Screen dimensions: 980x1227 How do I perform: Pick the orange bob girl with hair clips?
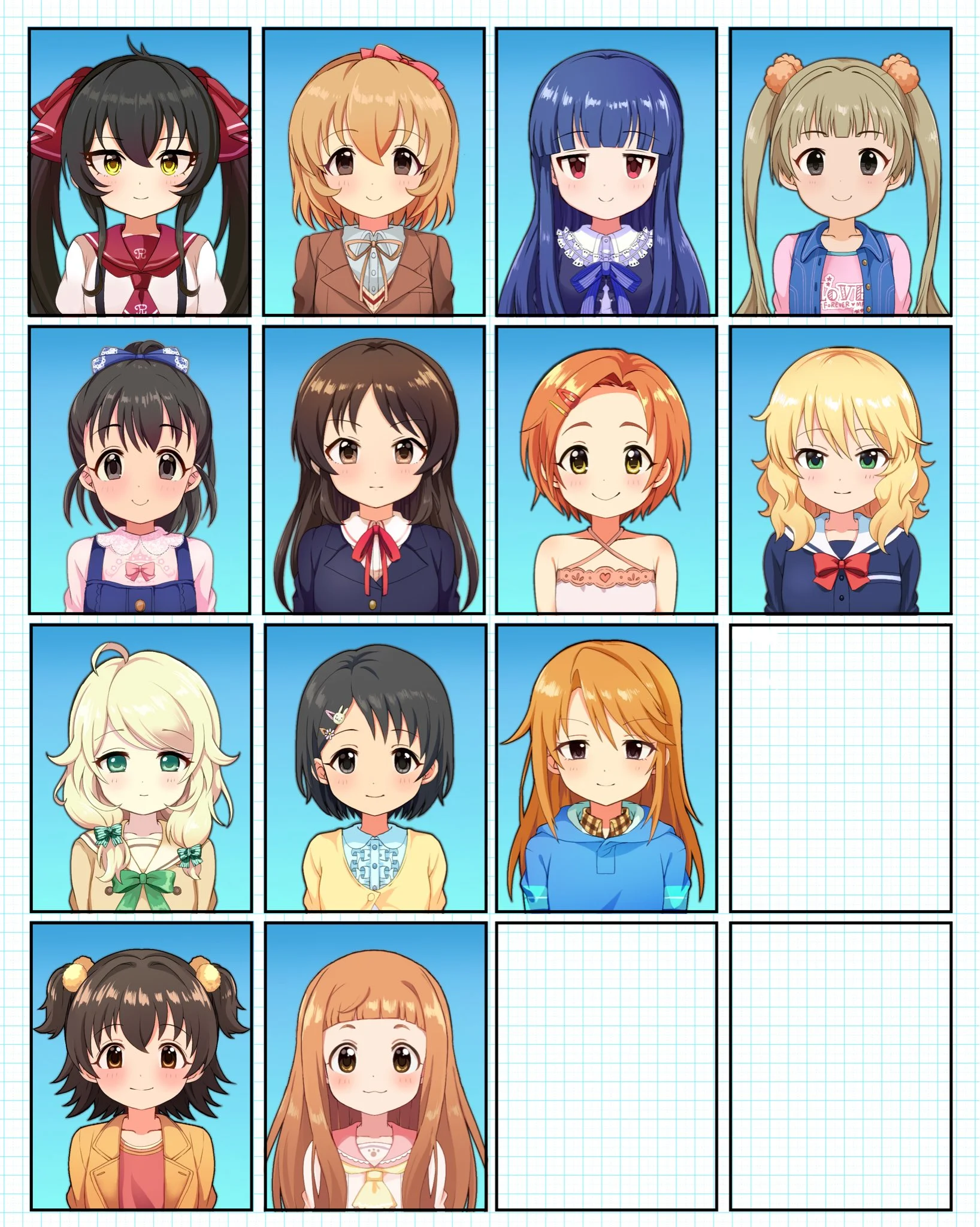(606, 470)
